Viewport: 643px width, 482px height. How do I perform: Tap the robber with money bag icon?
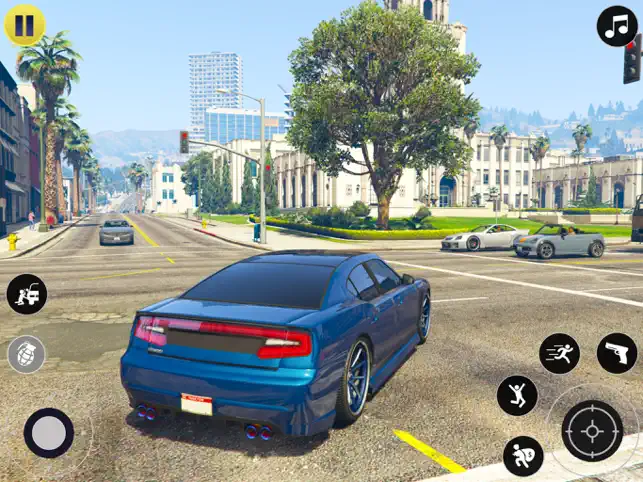[523, 456]
